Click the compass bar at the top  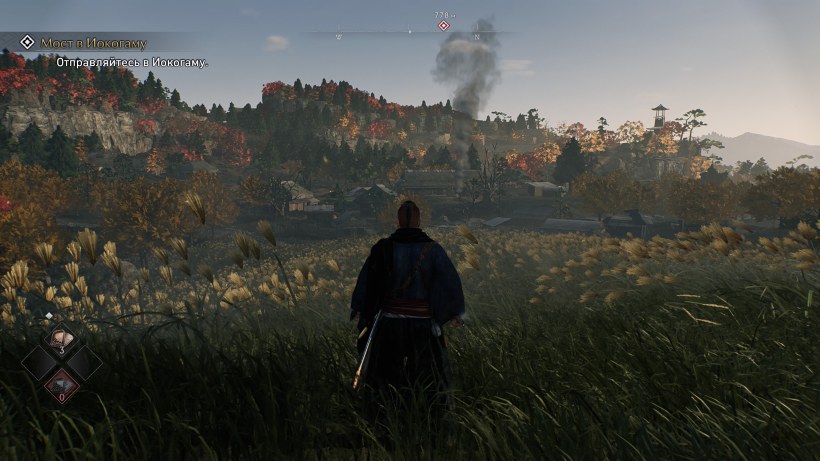[410, 33]
